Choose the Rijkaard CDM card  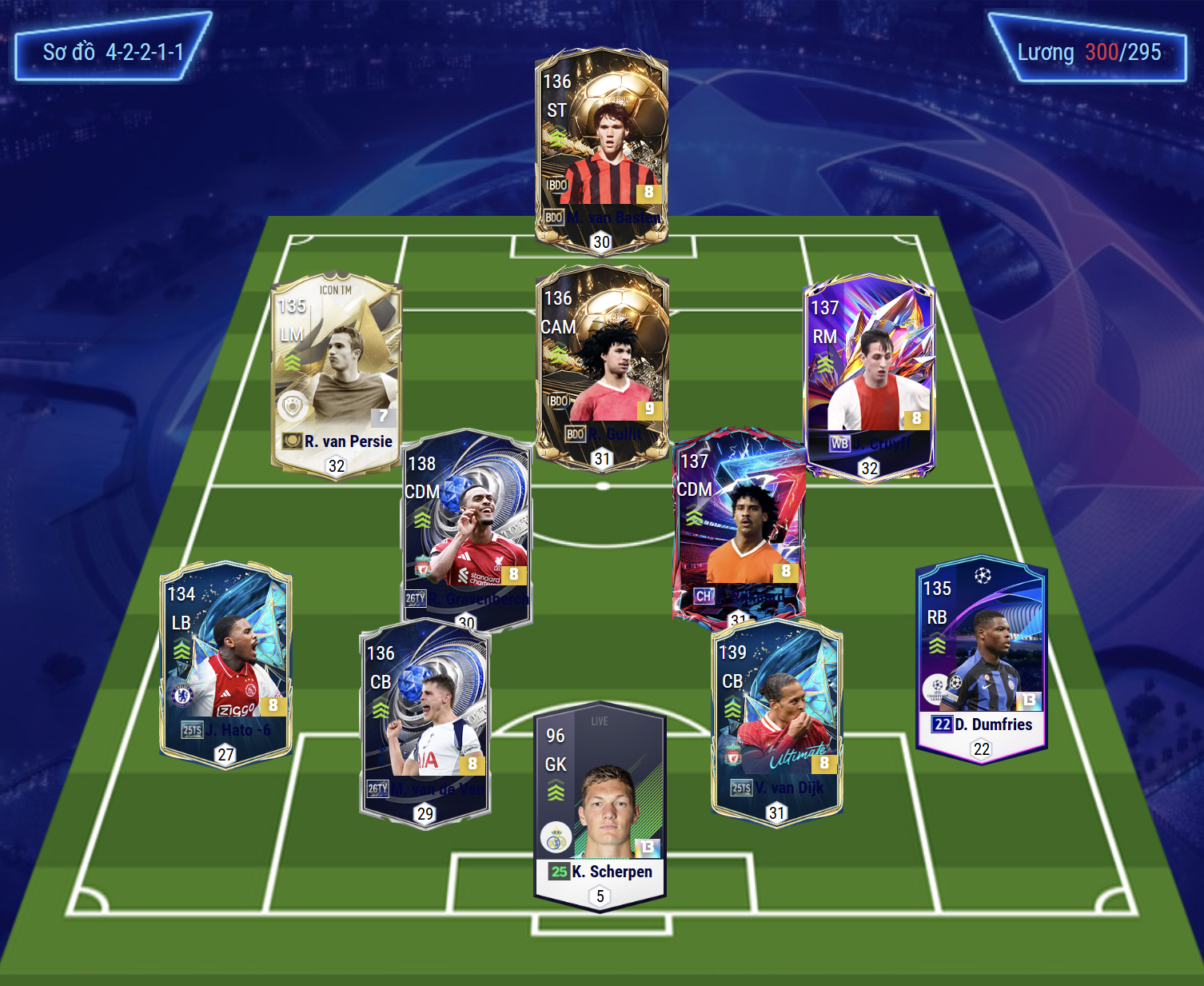739,524
